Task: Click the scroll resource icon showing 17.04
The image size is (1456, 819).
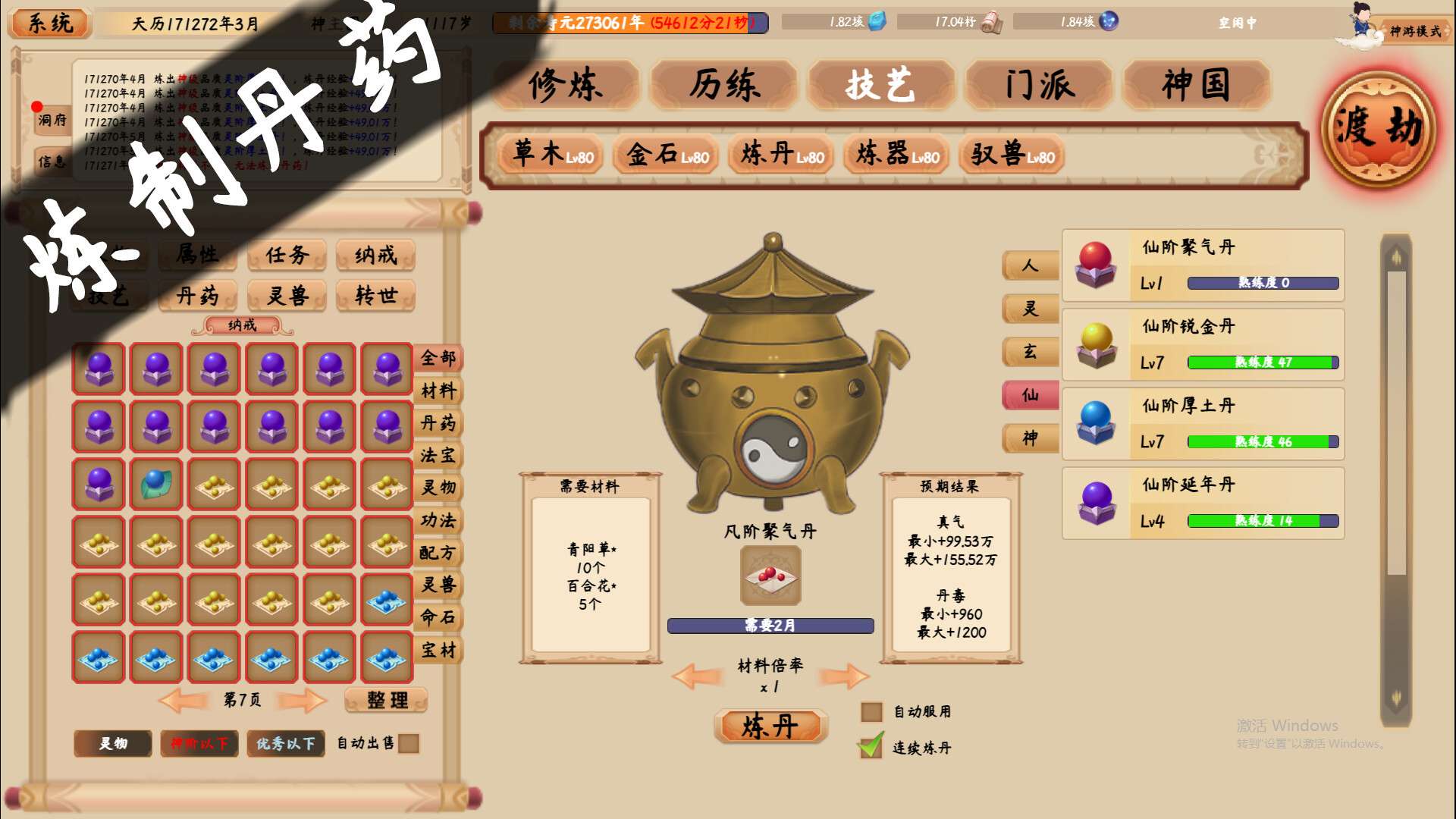Action: pos(995,22)
